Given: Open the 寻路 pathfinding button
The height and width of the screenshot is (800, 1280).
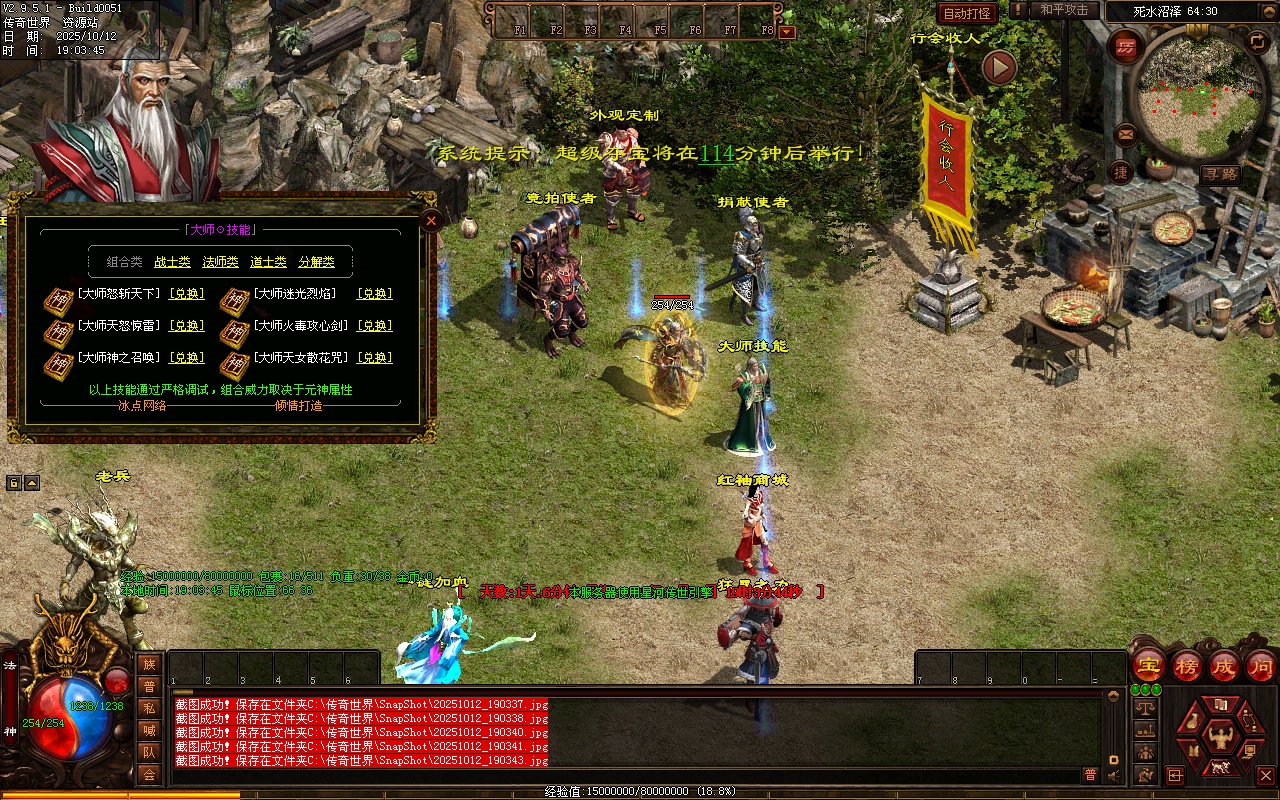Looking at the screenshot, I should click(x=1220, y=174).
